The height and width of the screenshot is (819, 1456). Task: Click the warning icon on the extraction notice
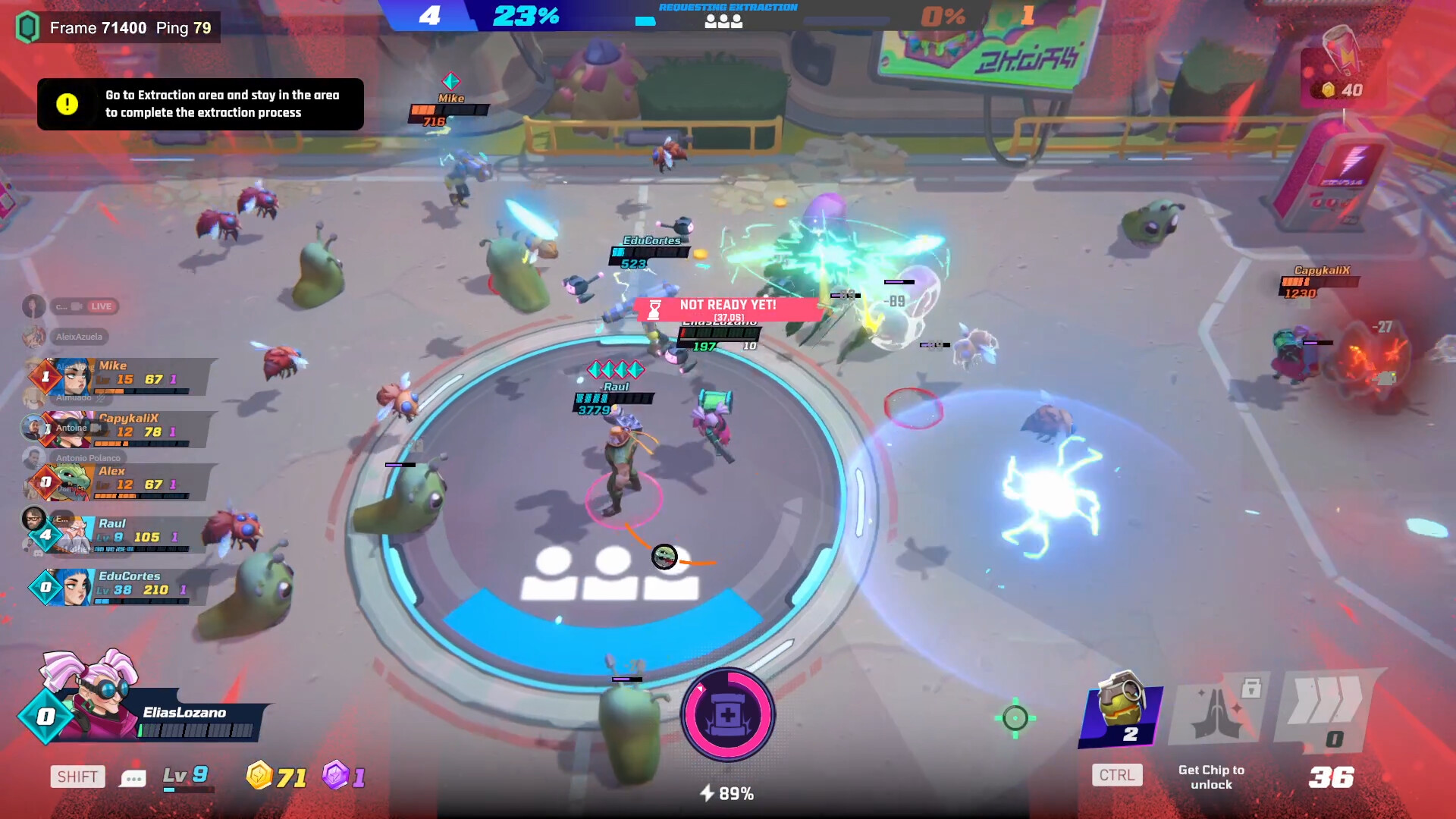pyautogui.click(x=67, y=103)
